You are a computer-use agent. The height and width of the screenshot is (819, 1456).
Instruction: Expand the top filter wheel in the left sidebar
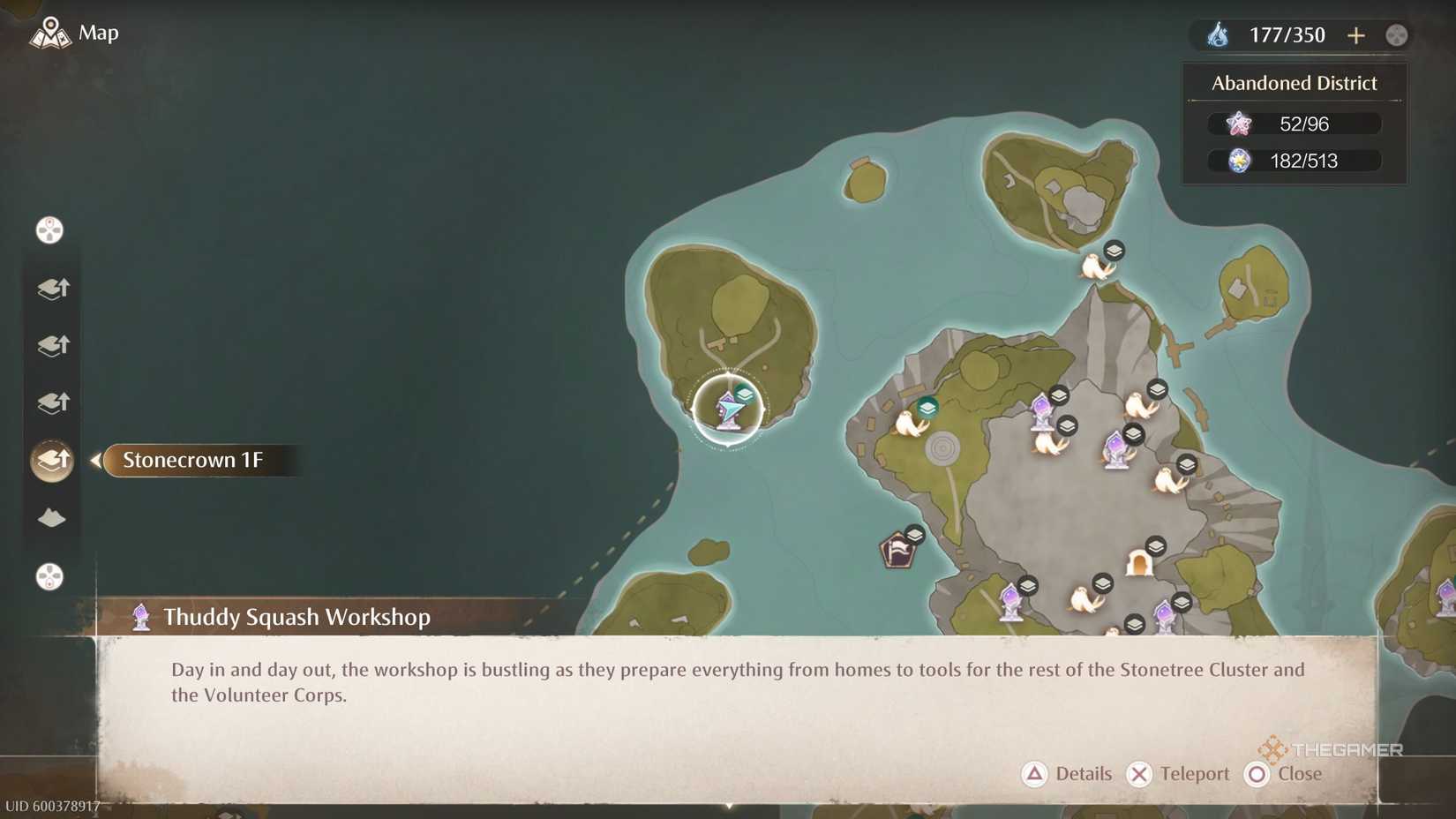tap(50, 229)
